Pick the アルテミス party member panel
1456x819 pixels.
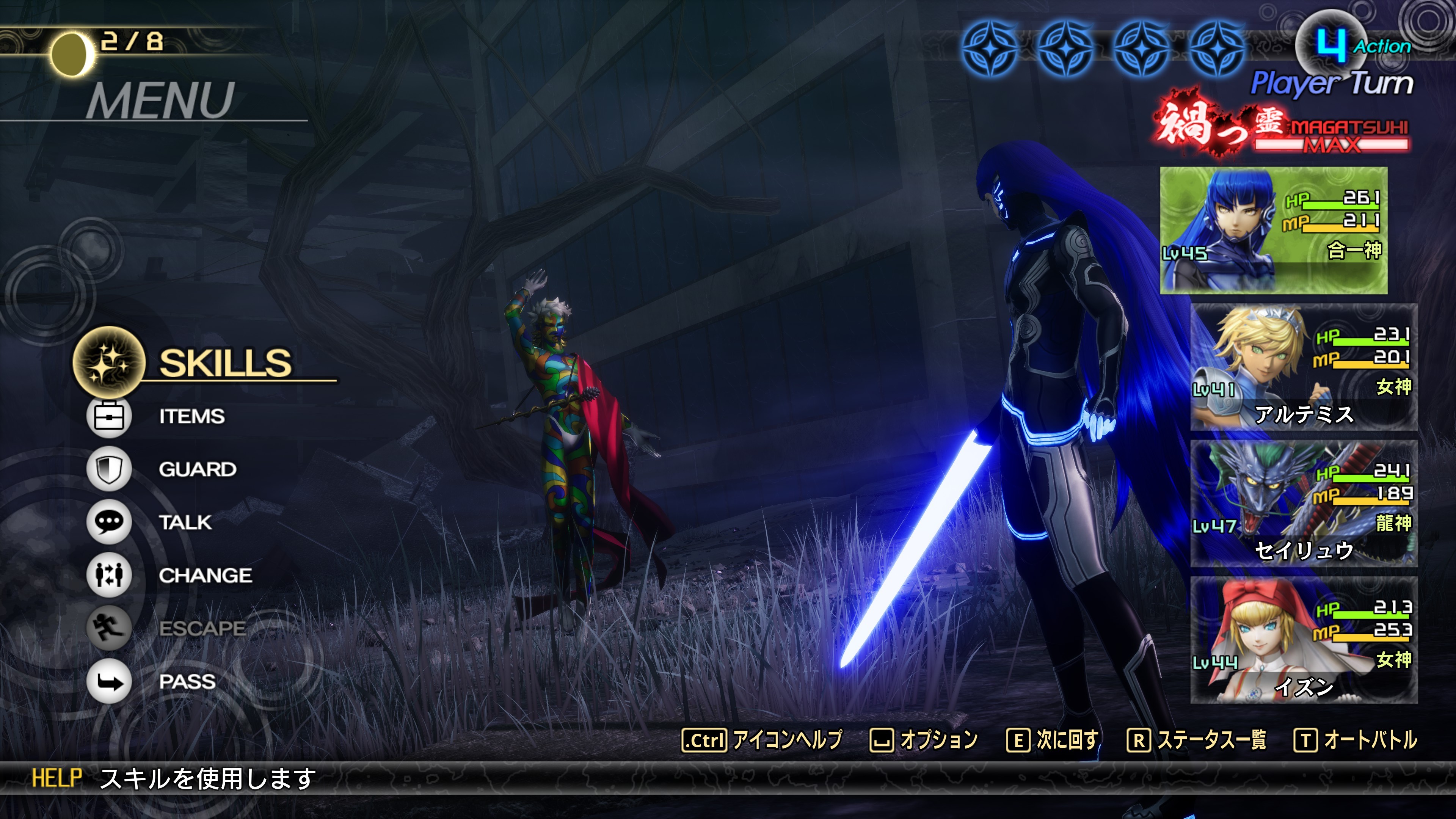click(1304, 367)
